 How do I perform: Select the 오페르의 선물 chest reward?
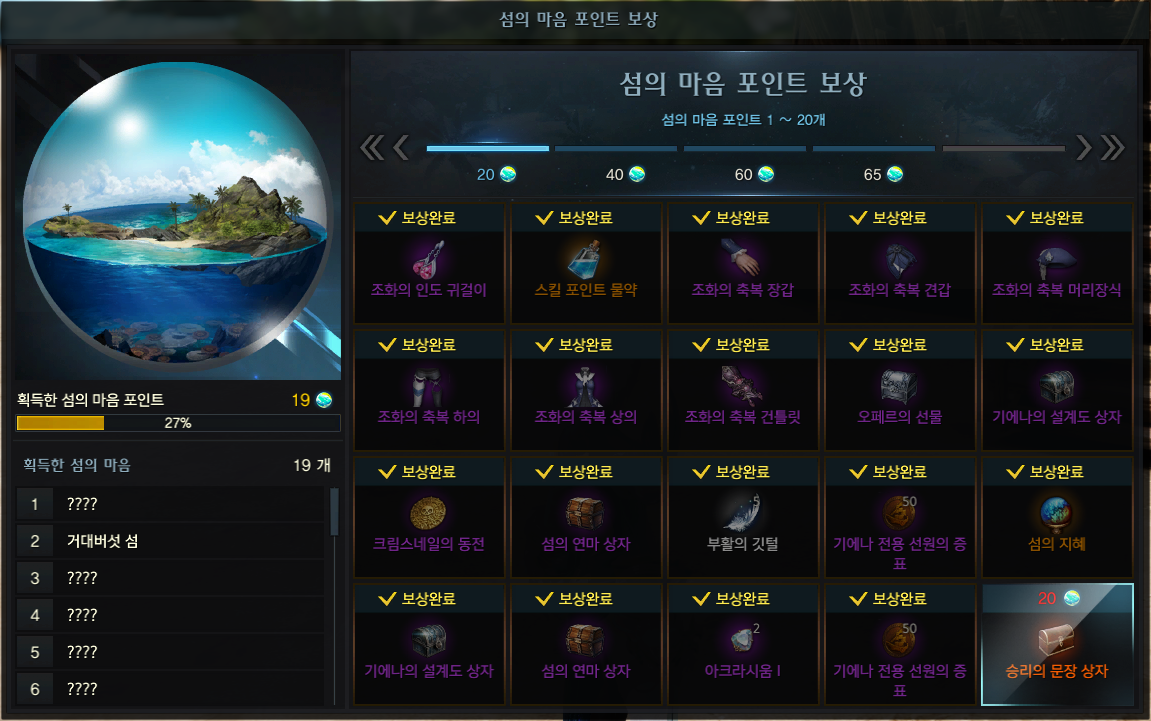coord(900,391)
